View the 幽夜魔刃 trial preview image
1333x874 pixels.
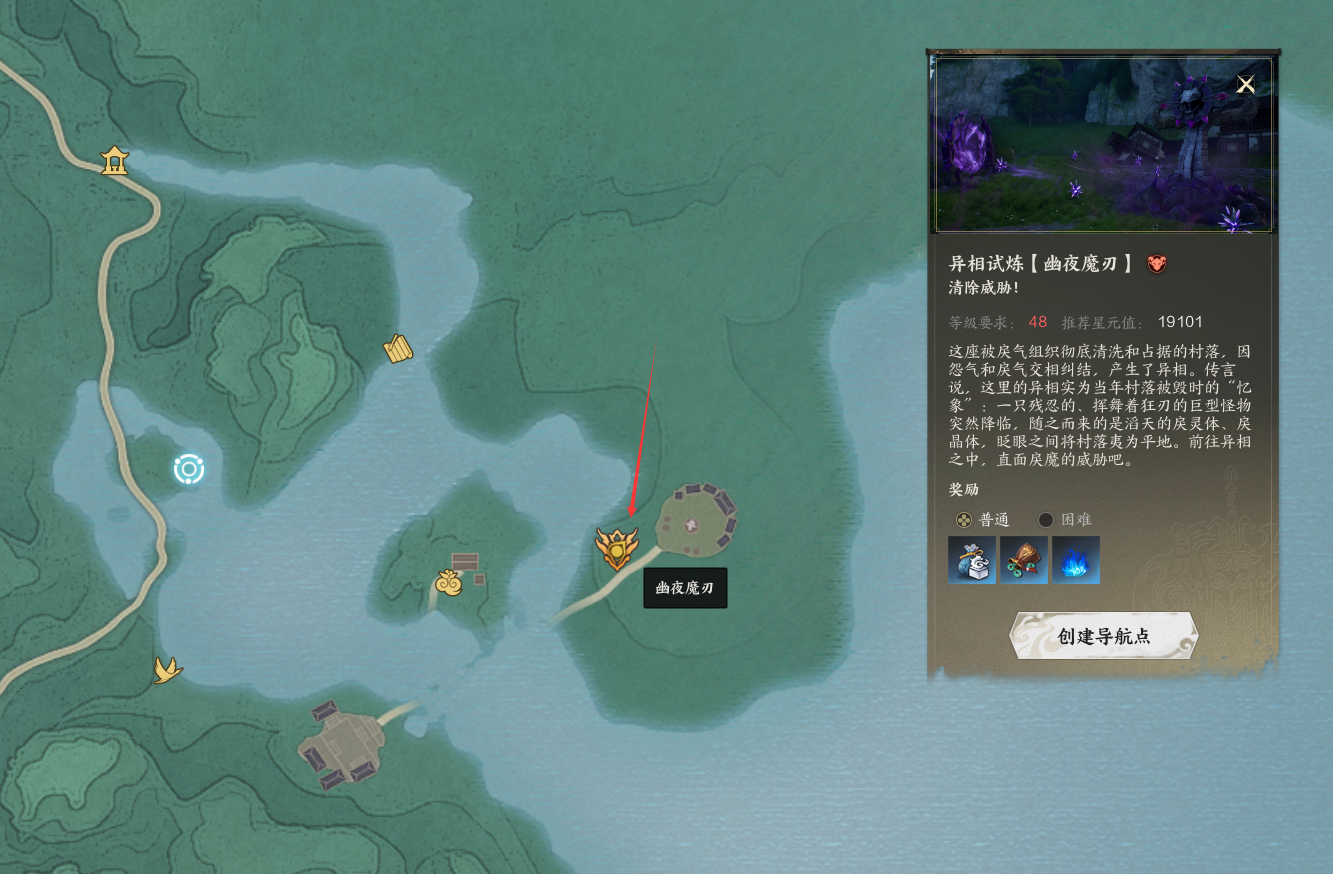1103,145
